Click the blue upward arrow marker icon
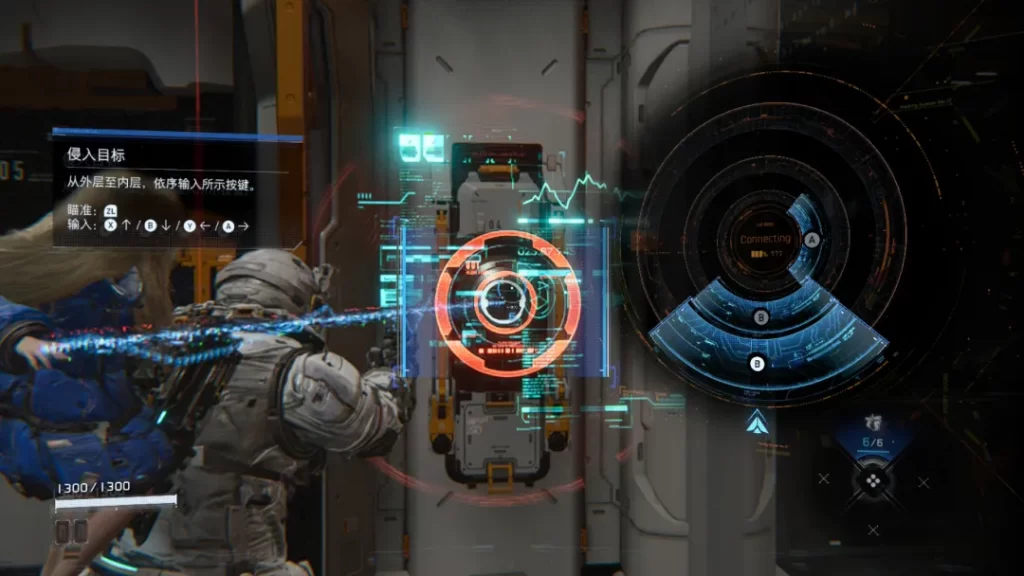Viewport: 1024px width, 576px height. (x=757, y=423)
